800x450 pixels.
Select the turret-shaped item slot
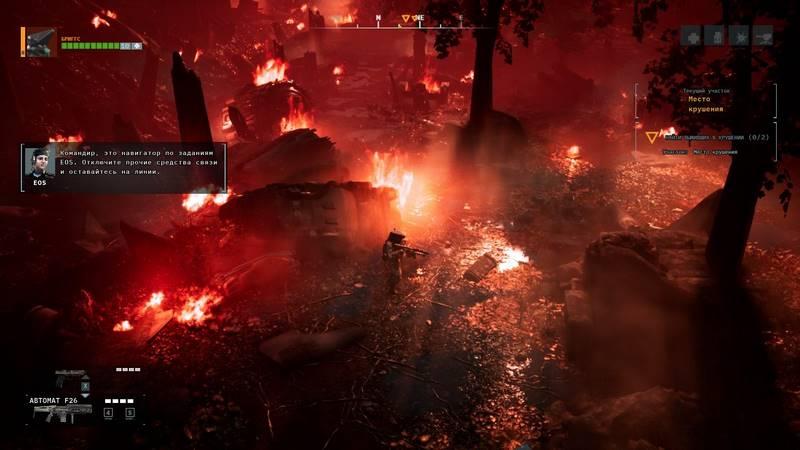[x=764, y=36]
